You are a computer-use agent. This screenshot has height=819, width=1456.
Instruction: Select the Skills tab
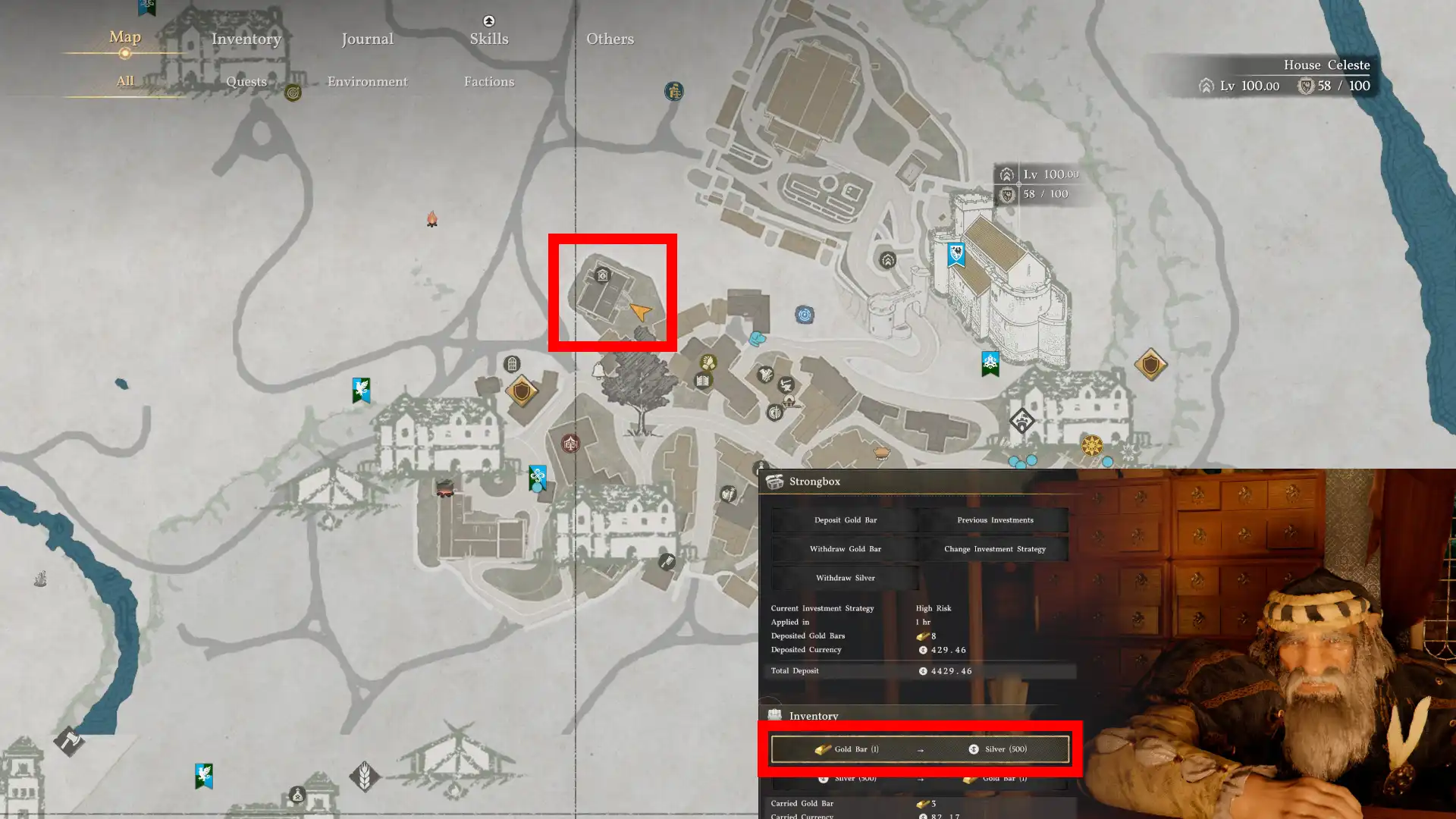(488, 39)
